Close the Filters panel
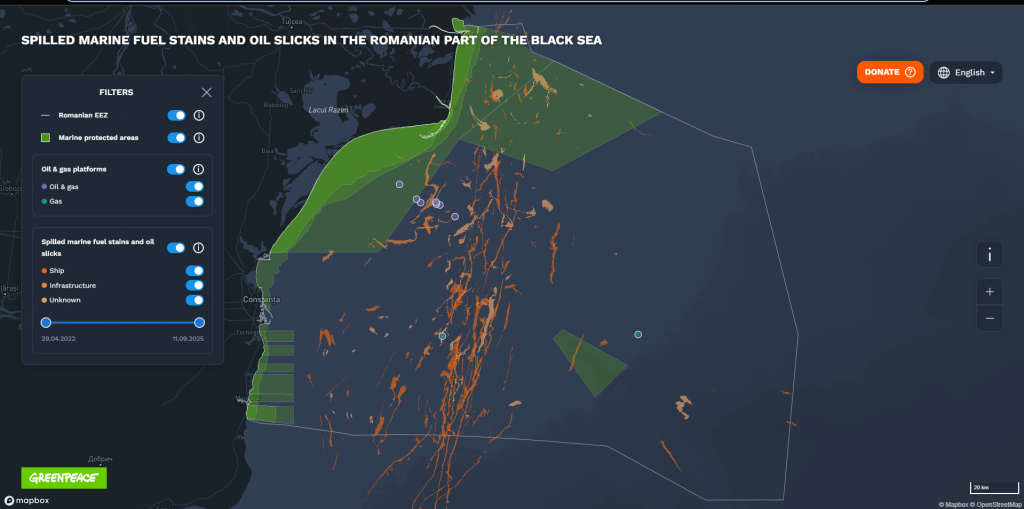 click(207, 92)
